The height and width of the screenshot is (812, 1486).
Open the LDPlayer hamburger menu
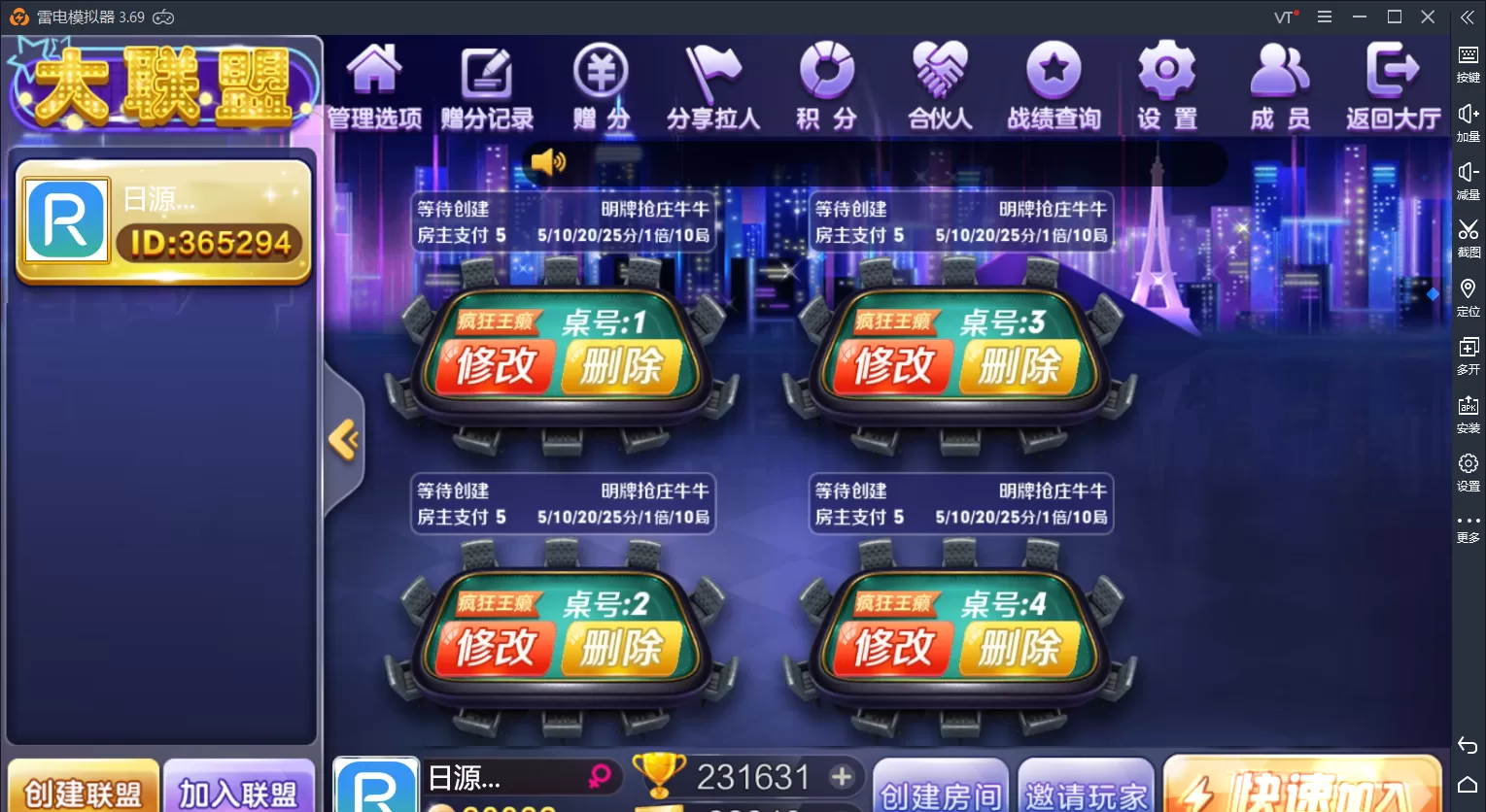1323,17
